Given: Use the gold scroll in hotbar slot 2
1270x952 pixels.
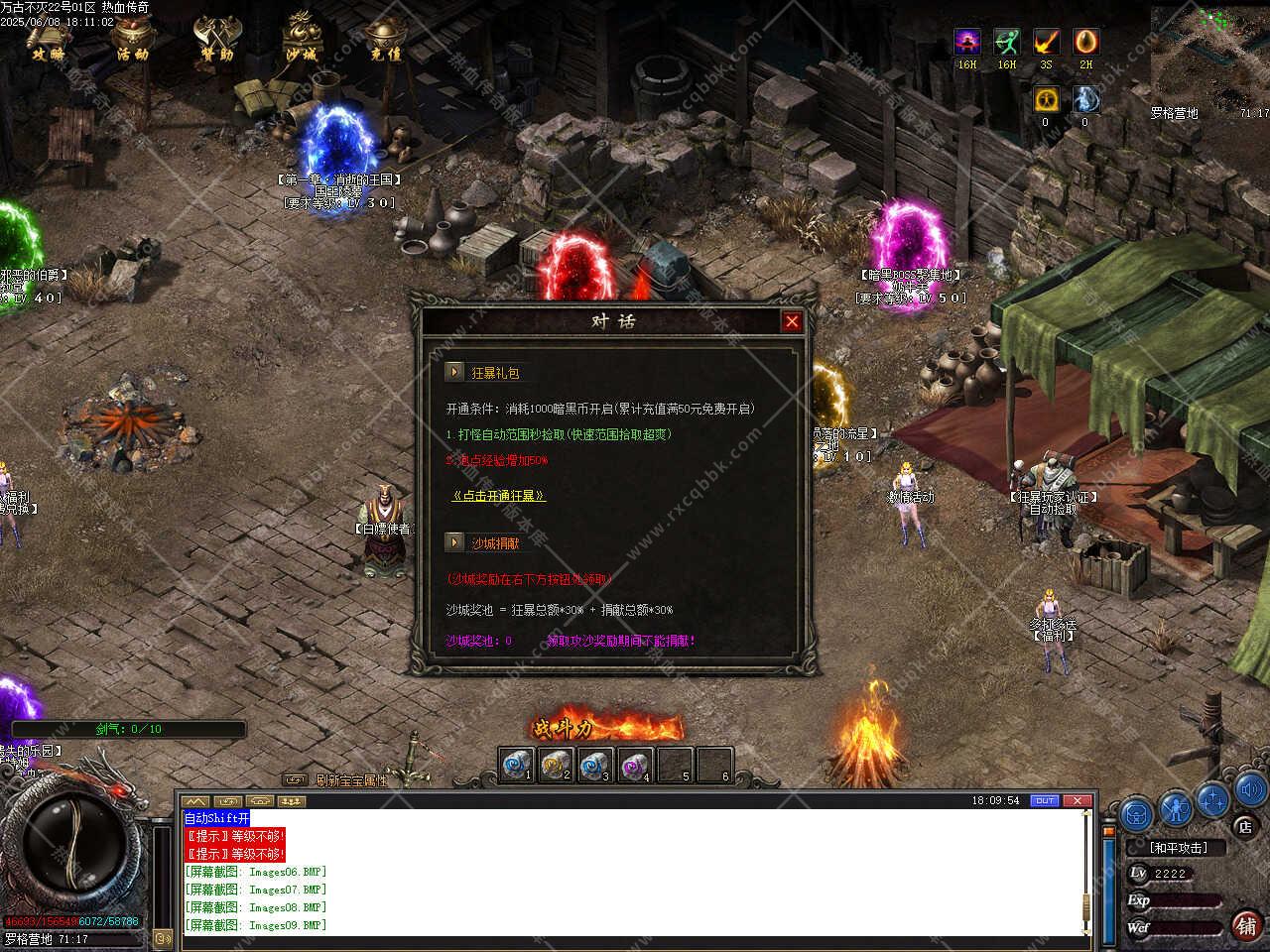Looking at the screenshot, I should pos(556,766).
